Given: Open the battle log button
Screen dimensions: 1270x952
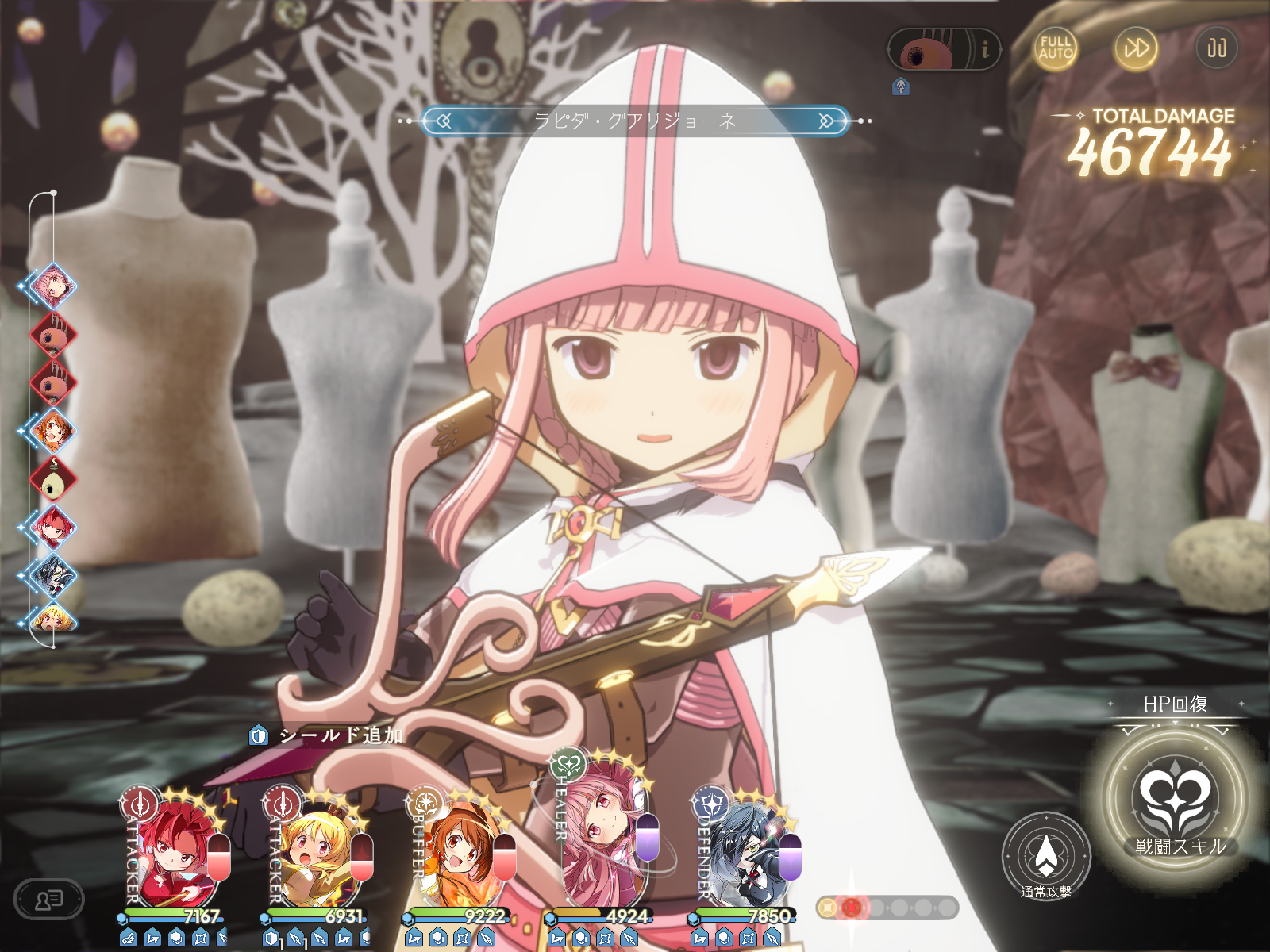Looking at the screenshot, I should [49, 900].
